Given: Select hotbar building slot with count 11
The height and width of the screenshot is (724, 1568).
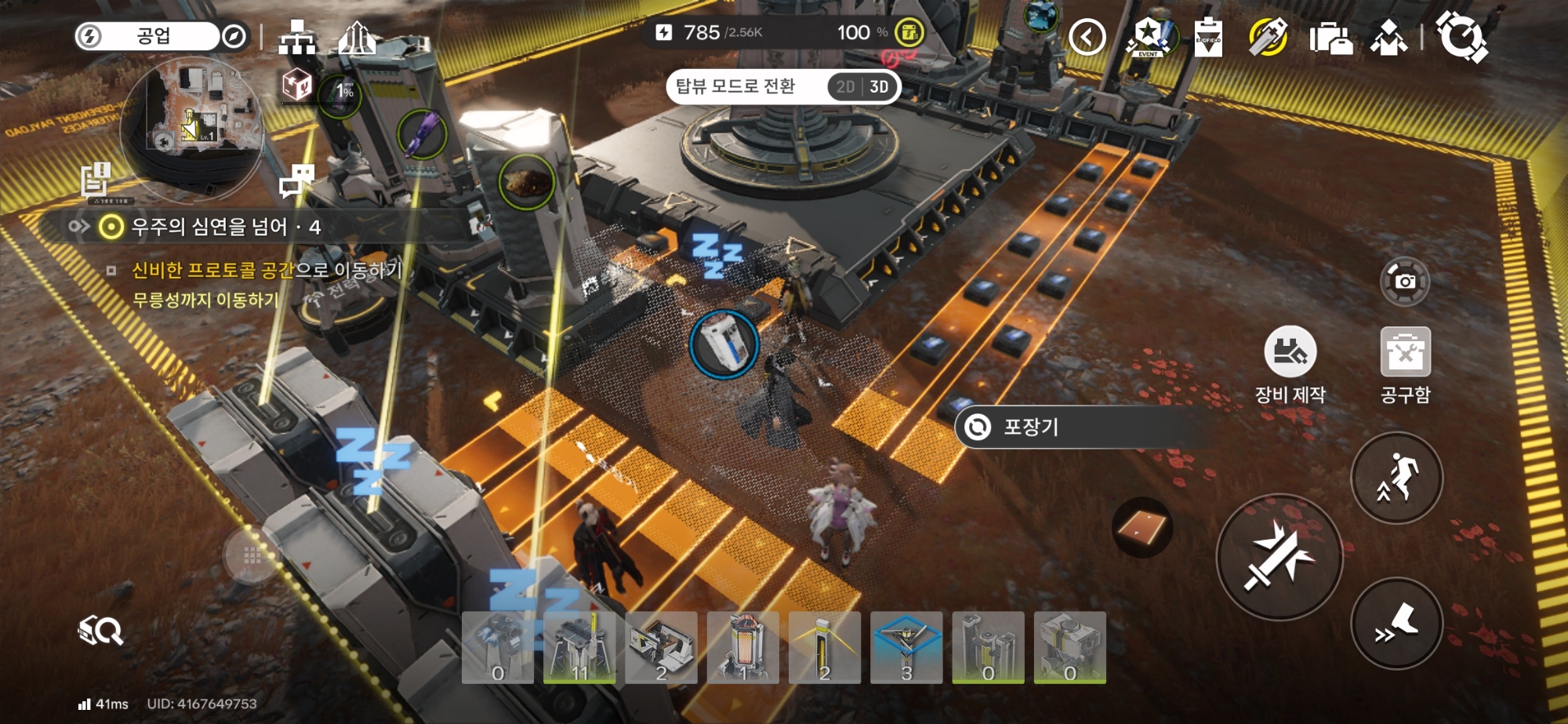Looking at the screenshot, I should click(x=579, y=647).
